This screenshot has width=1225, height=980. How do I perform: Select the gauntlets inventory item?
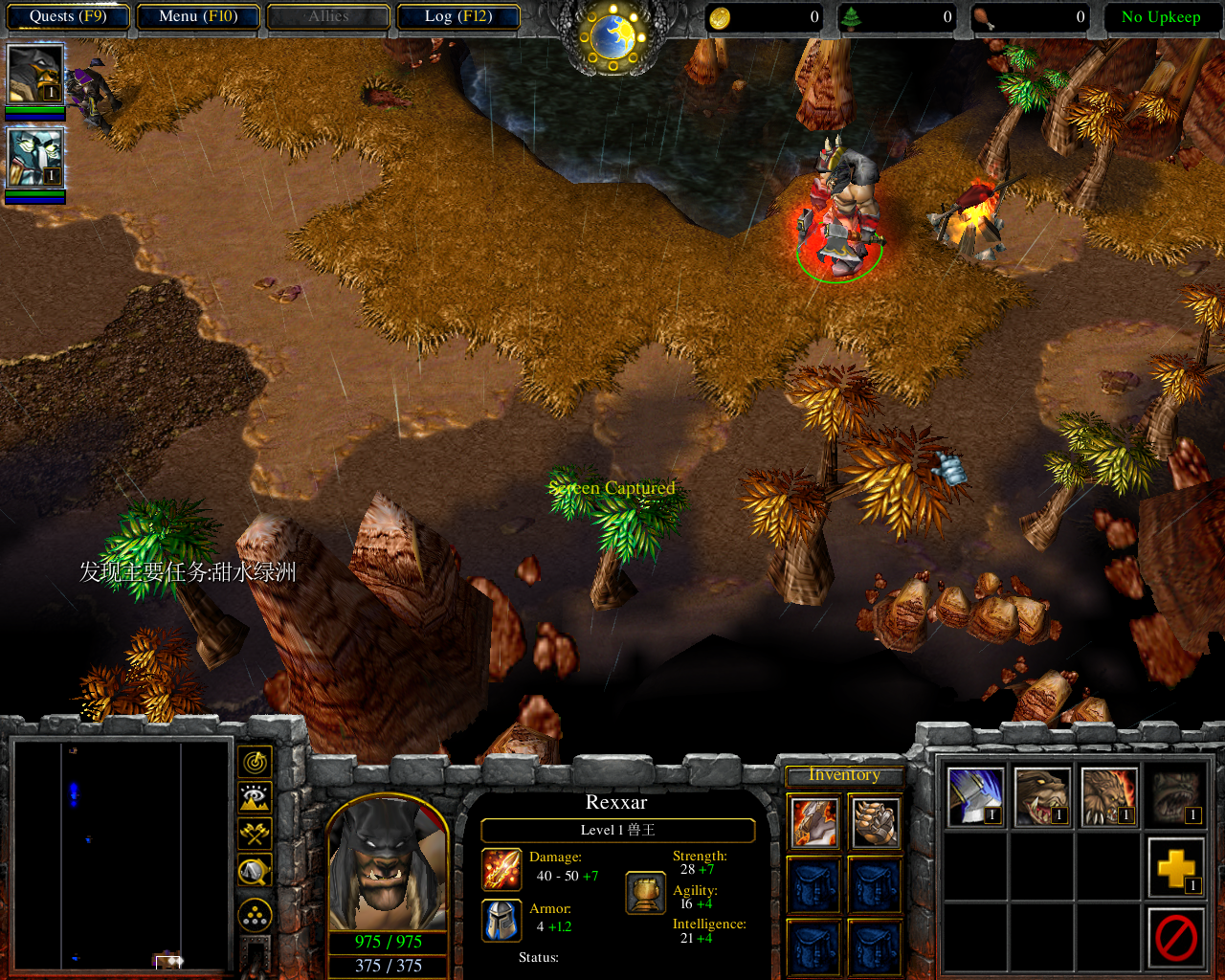tap(876, 823)
